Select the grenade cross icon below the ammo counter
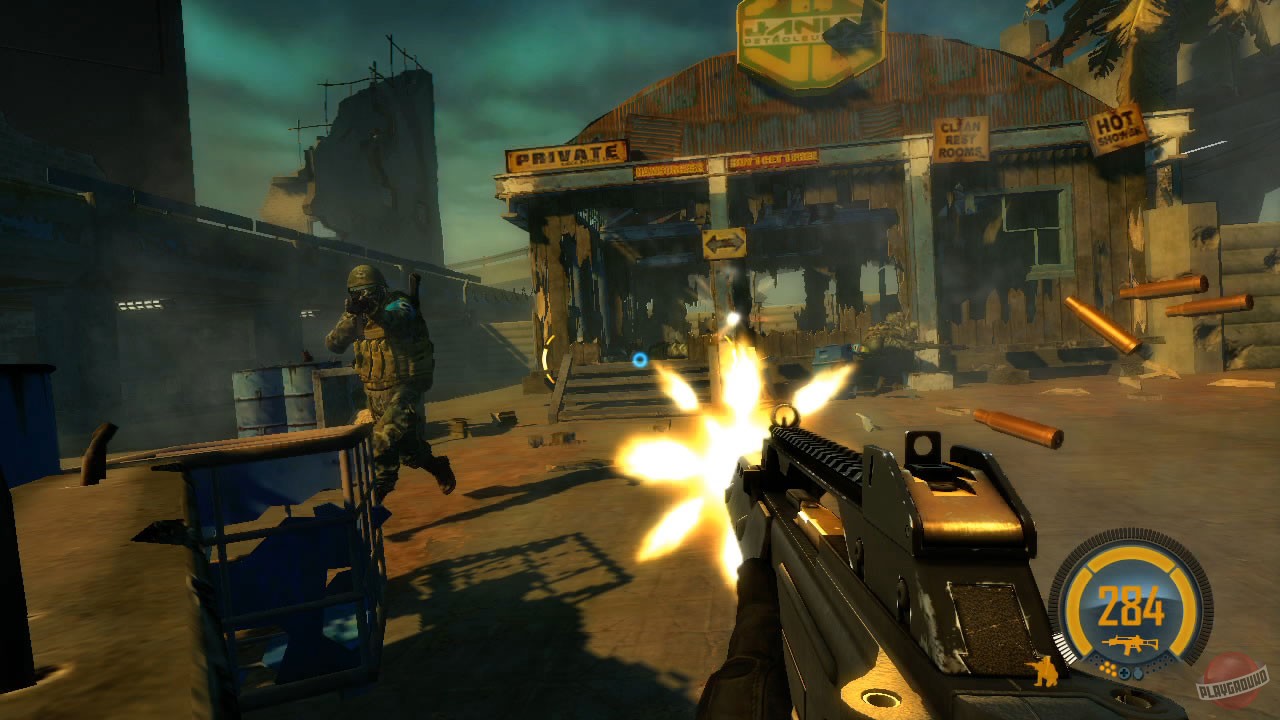This screenshot has width=1280, height=720. (x=1125, y=671)
